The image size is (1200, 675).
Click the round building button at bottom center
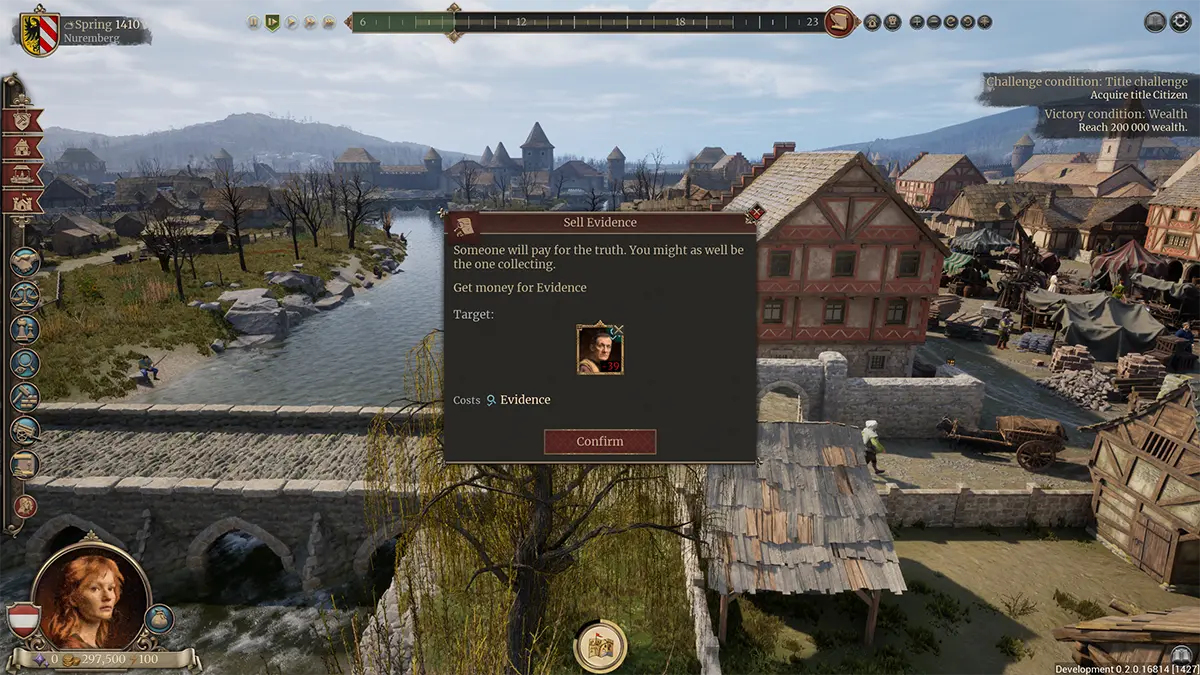600,645
